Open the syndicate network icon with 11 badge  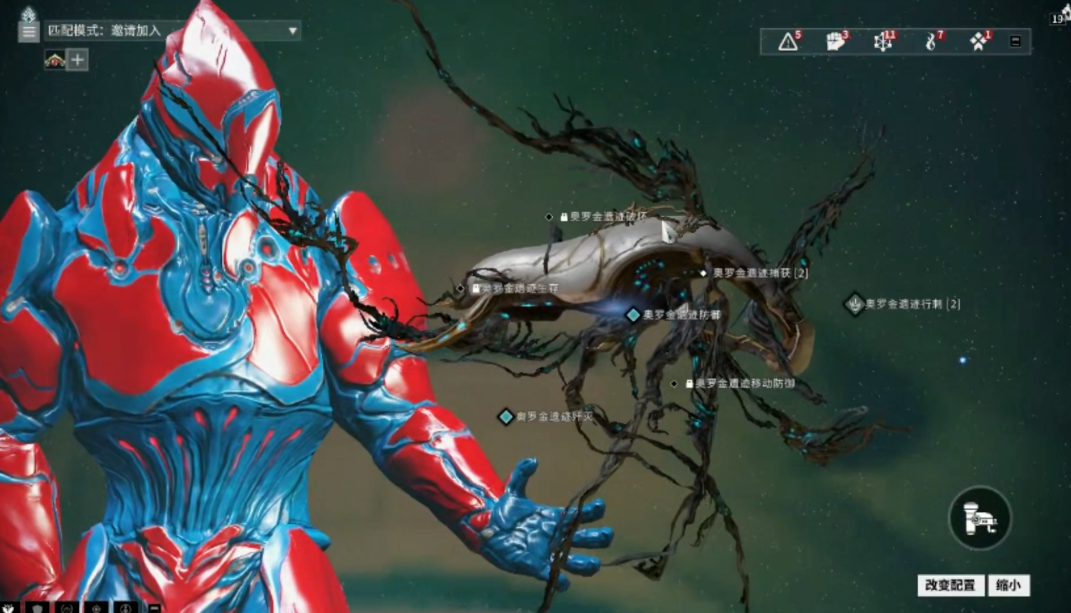pyautogui.click(x=883, y=41)
